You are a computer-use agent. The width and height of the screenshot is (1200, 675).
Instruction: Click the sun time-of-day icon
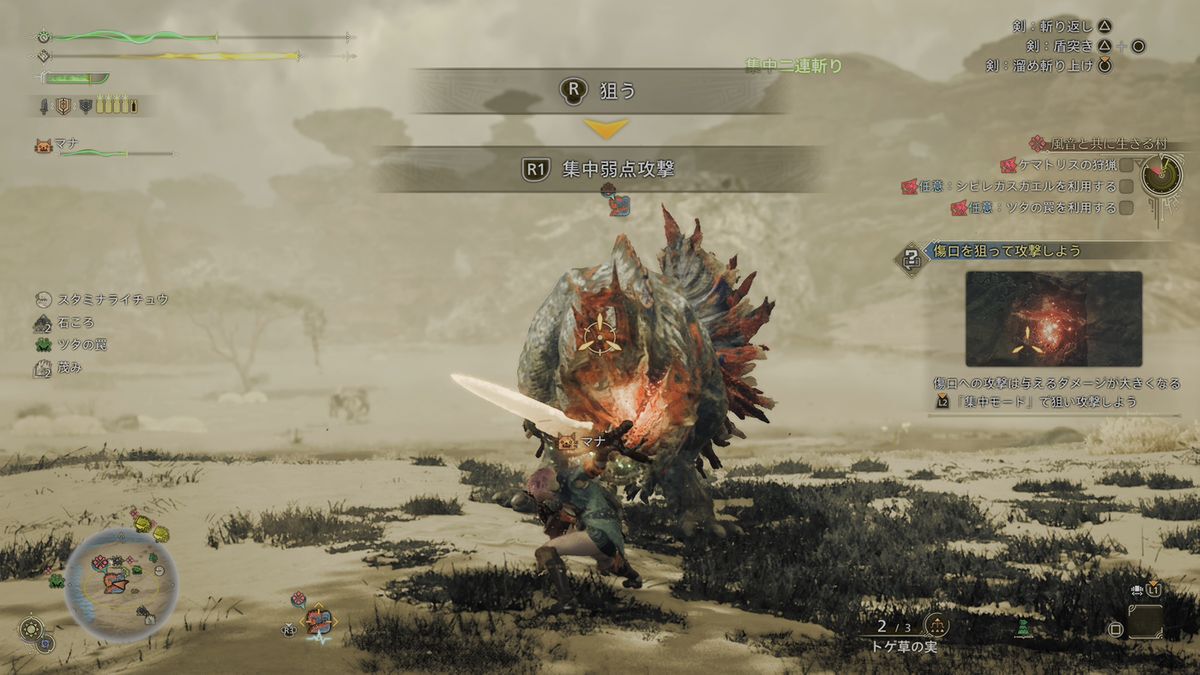[30, 629]
